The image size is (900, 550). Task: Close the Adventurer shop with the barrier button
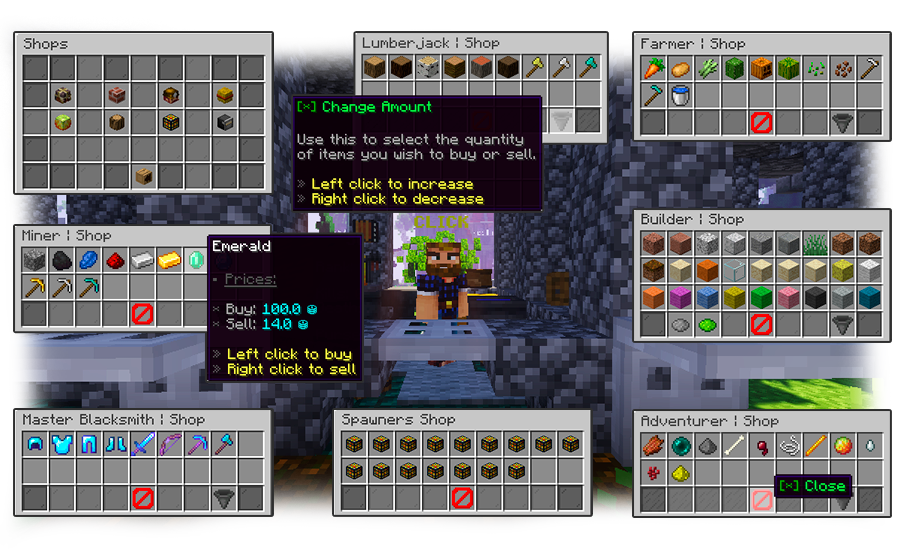(761, 499)
